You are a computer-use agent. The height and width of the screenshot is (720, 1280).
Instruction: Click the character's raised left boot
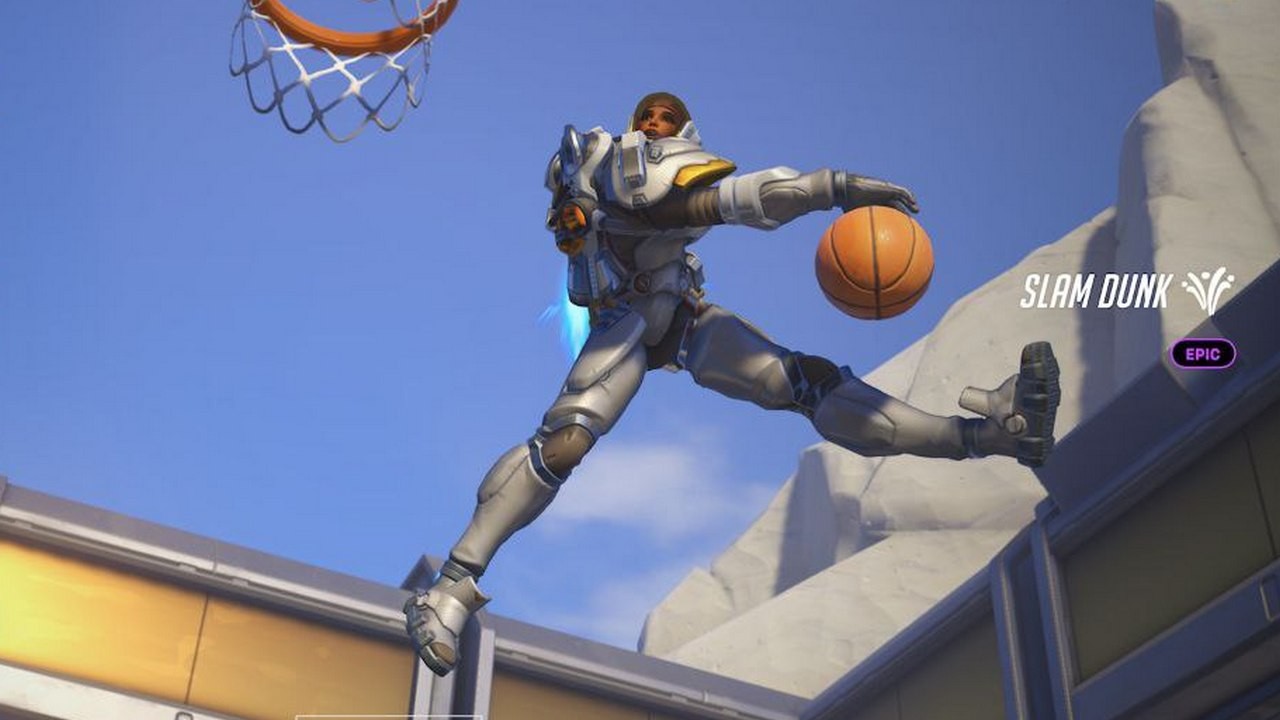point(1010,390)
